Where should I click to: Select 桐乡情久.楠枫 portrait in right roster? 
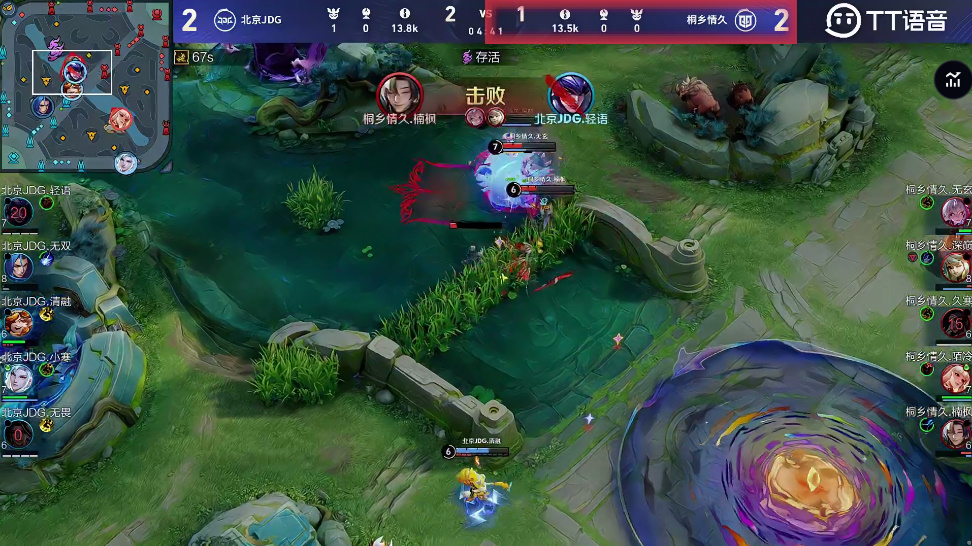954,434
